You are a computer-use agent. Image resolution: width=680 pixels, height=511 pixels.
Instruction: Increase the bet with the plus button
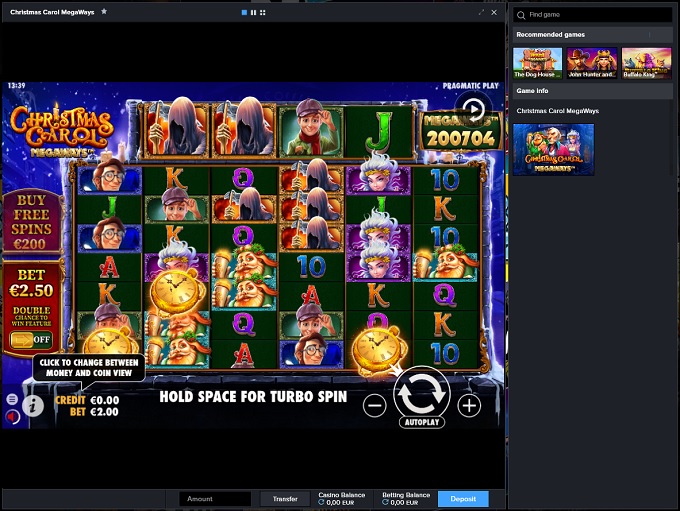469,405
